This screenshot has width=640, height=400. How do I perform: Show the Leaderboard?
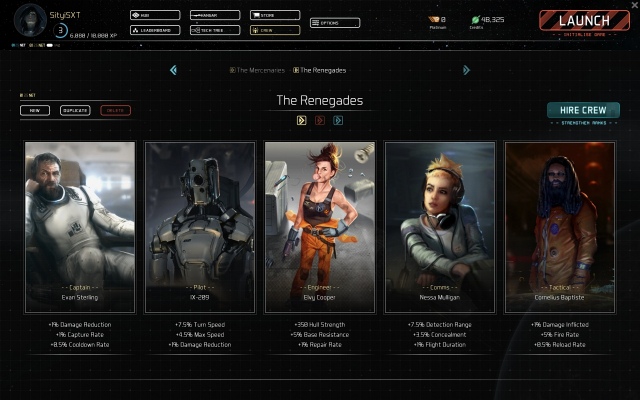coord(155,30)
